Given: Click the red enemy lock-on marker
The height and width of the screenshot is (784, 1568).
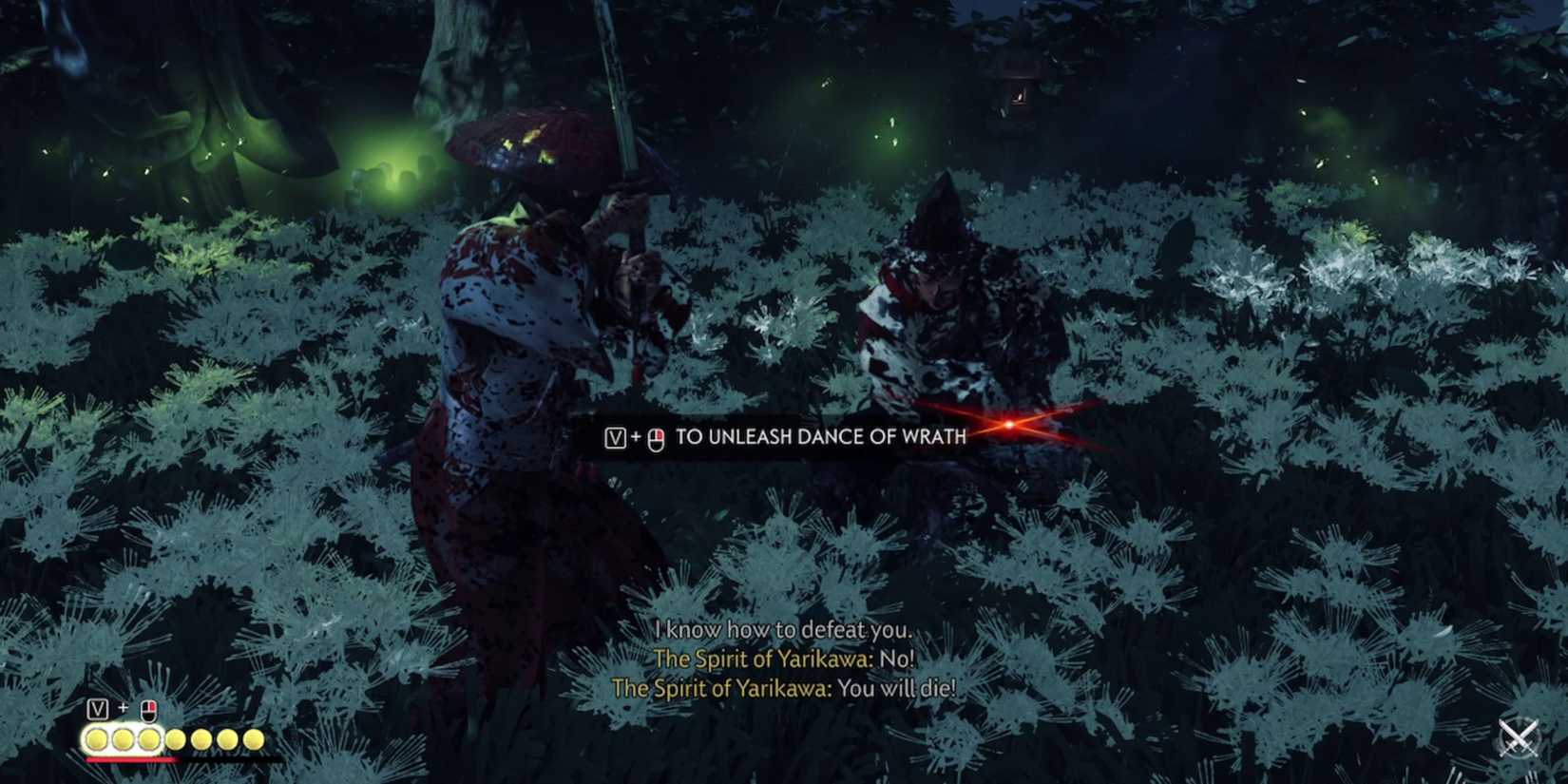Looking at the screenshot, I should pos(1007,426).
